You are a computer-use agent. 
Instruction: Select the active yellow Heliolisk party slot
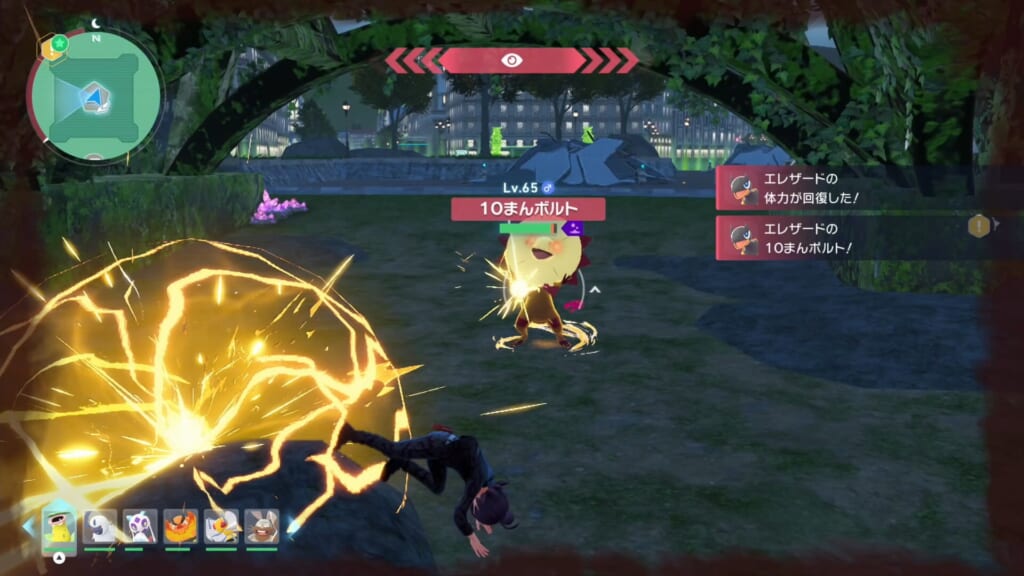tap(60, 527)
